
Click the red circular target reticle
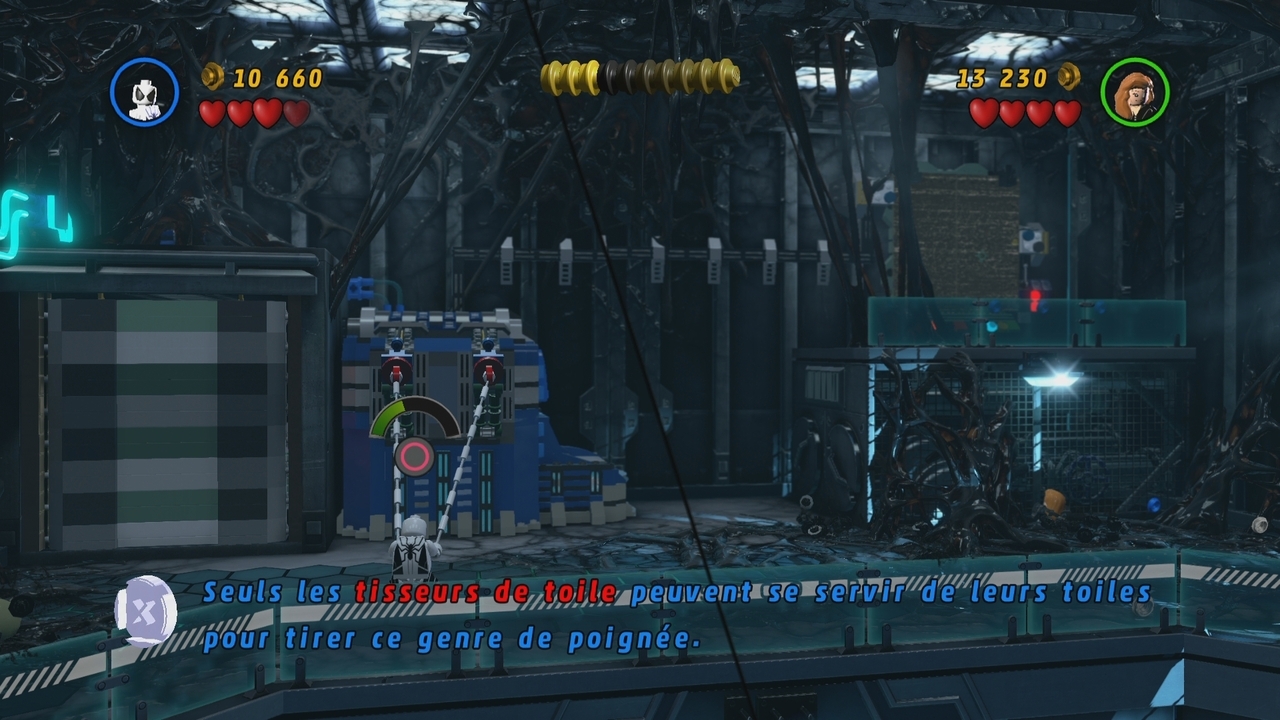[414, 458]
